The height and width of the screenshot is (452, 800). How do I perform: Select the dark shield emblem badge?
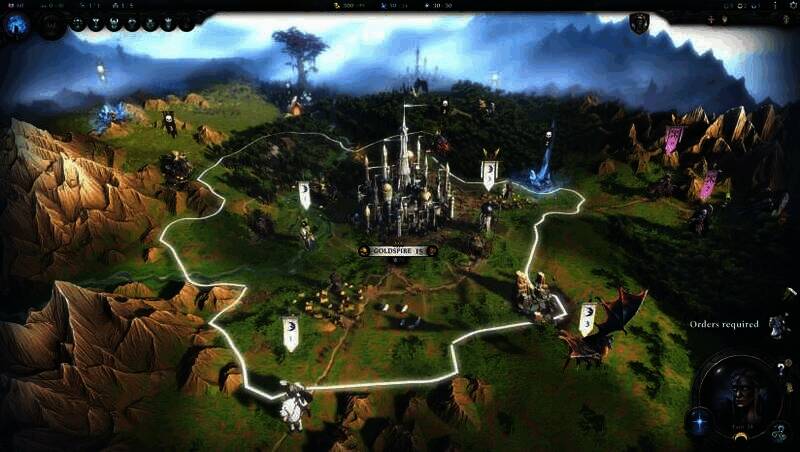coord(639,23)
